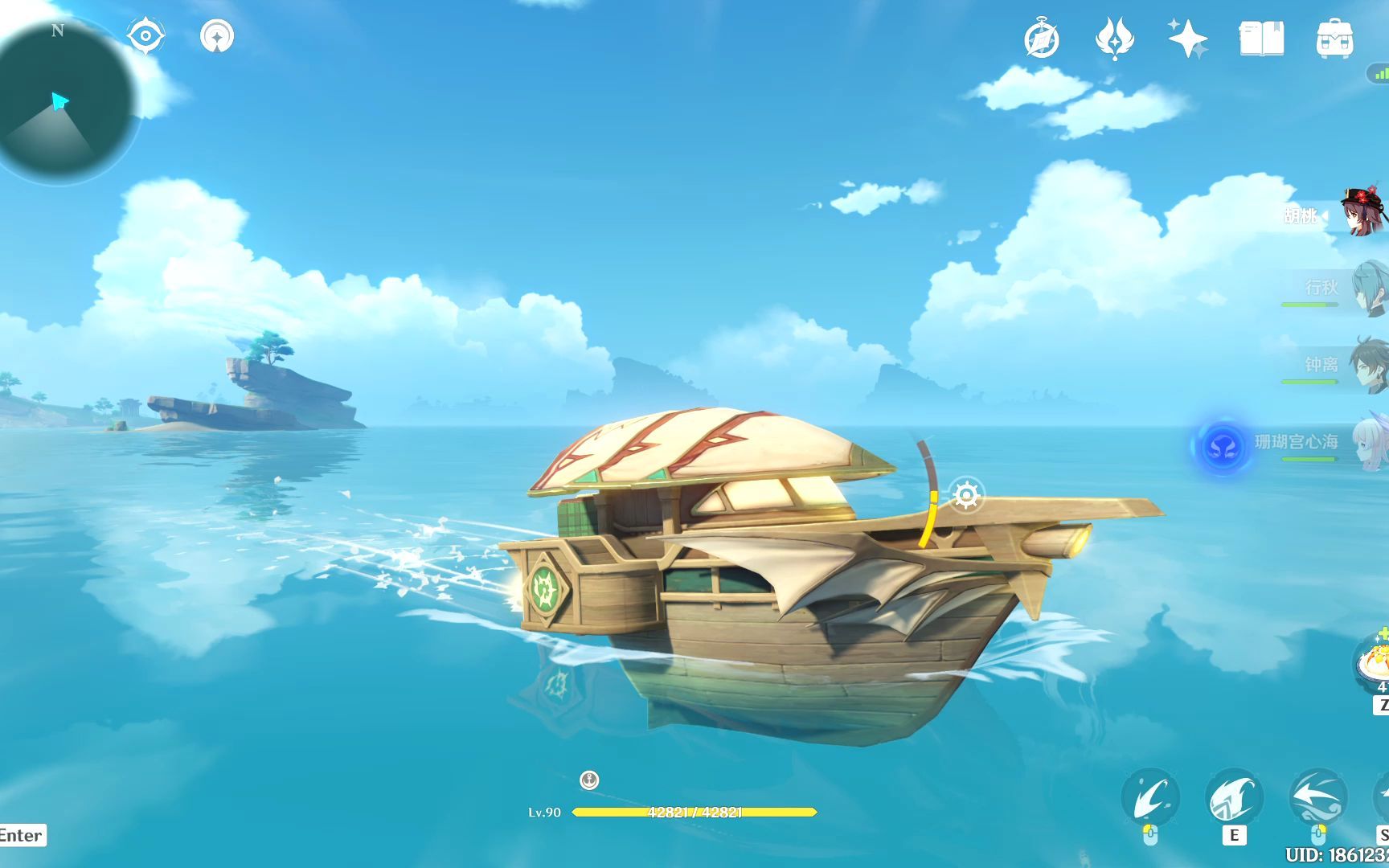Open the four-point star Wish icon

(x=1187, y=39)
